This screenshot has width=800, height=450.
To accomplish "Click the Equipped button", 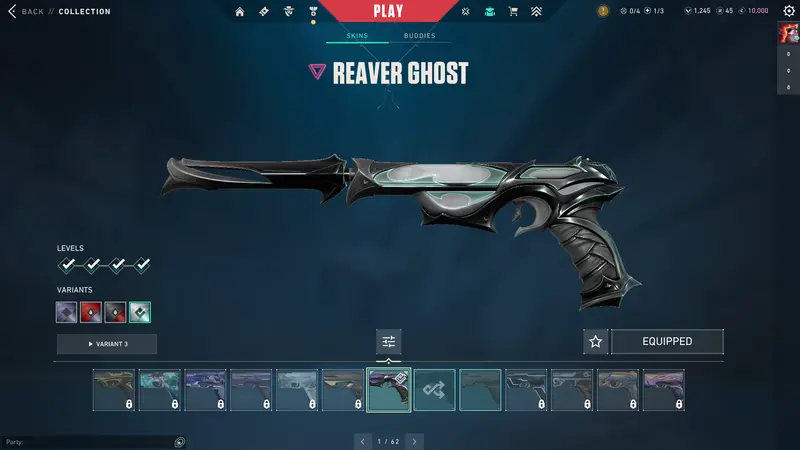I will tap(667, 342).
